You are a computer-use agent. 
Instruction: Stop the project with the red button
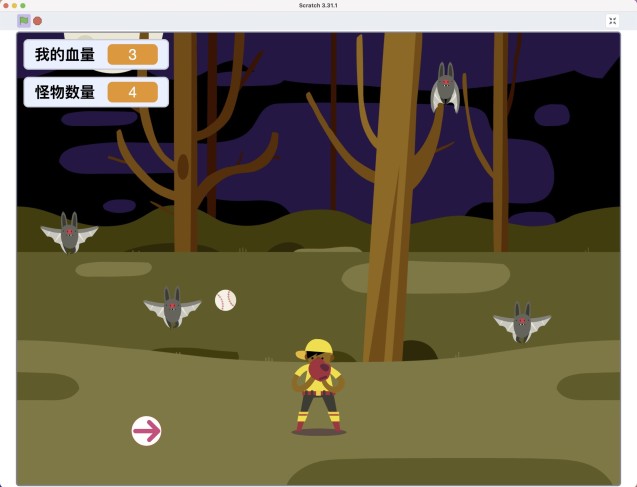point(38,20)
